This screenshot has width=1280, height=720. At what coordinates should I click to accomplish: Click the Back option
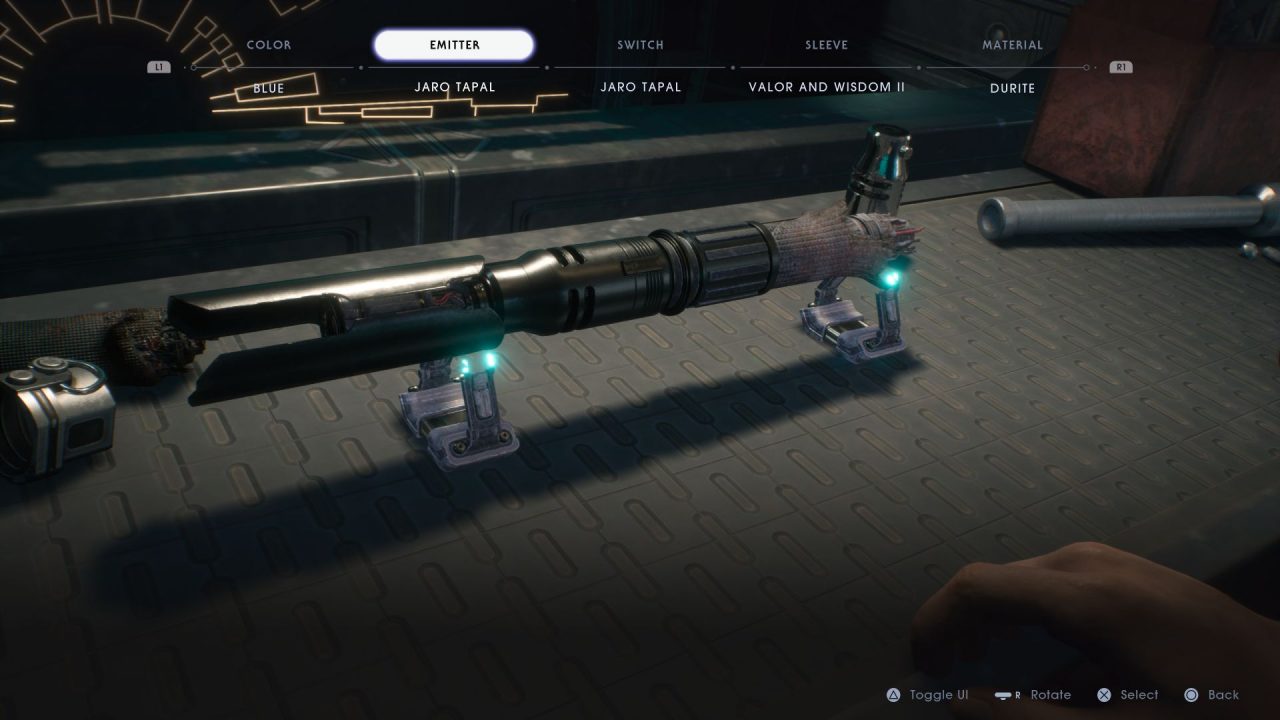(1212, 695)
